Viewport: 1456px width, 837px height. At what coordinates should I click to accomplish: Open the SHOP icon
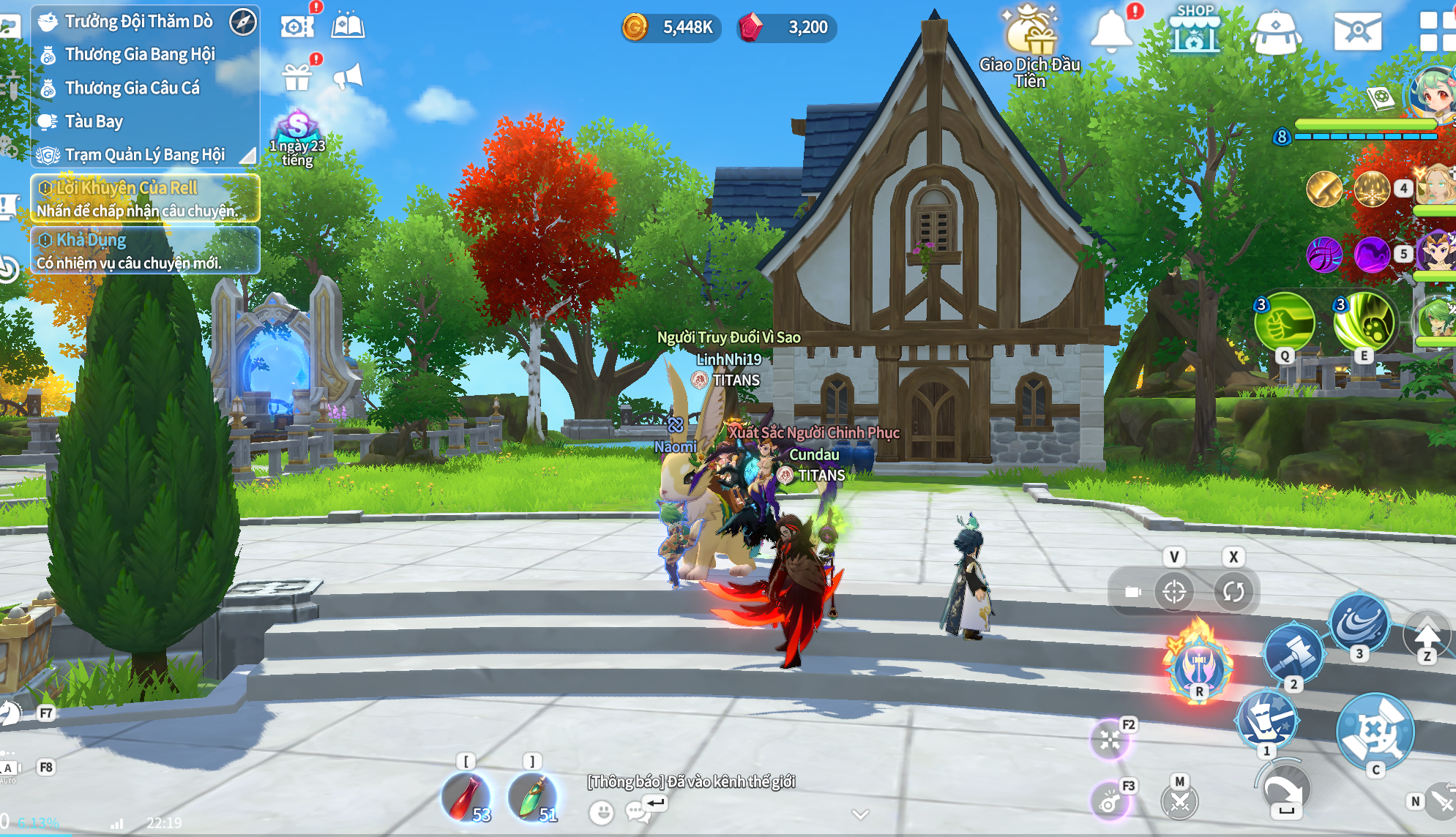coord(1194,31)
